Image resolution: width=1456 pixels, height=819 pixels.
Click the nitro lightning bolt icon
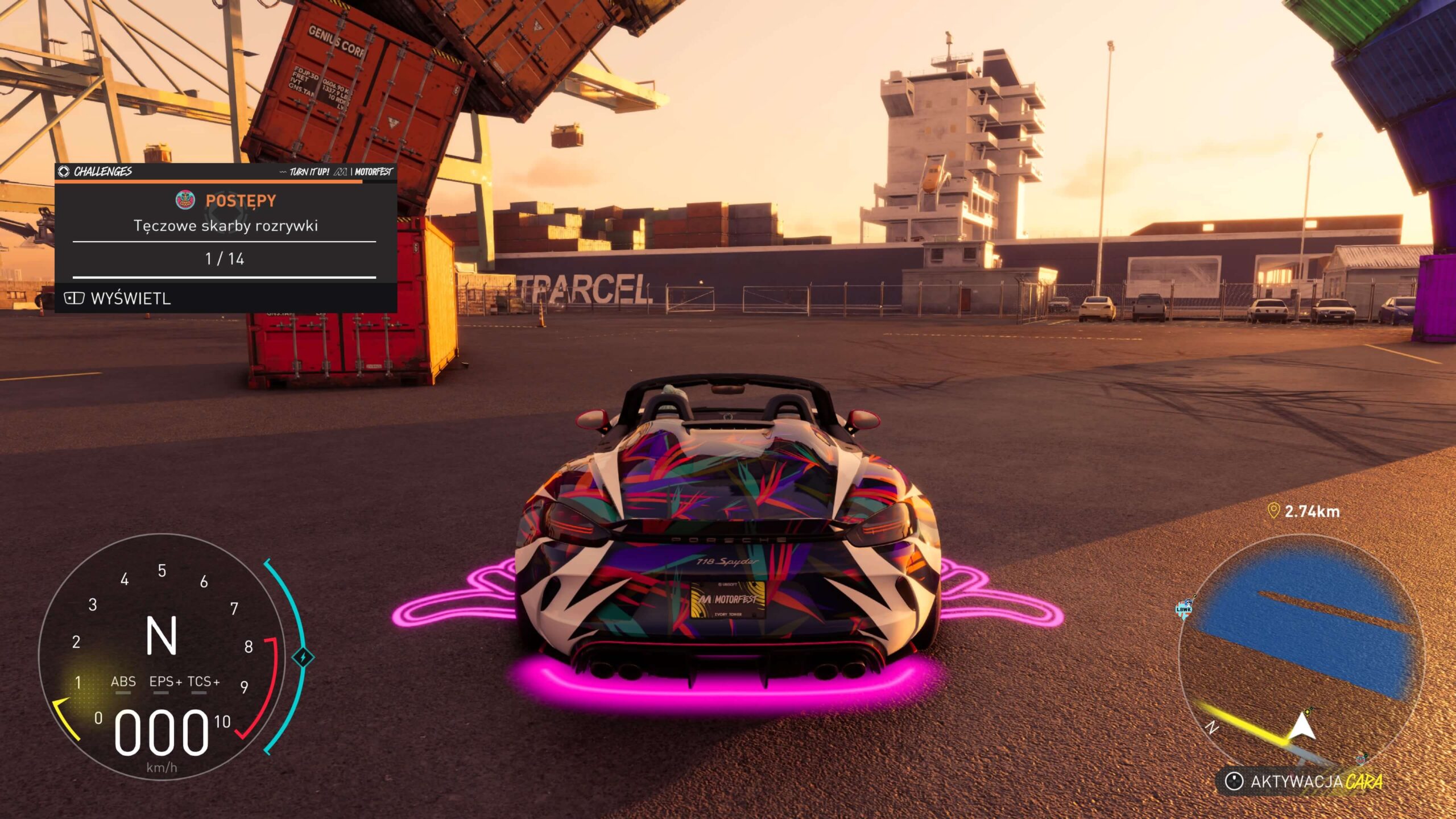click(x=303, y=657)
